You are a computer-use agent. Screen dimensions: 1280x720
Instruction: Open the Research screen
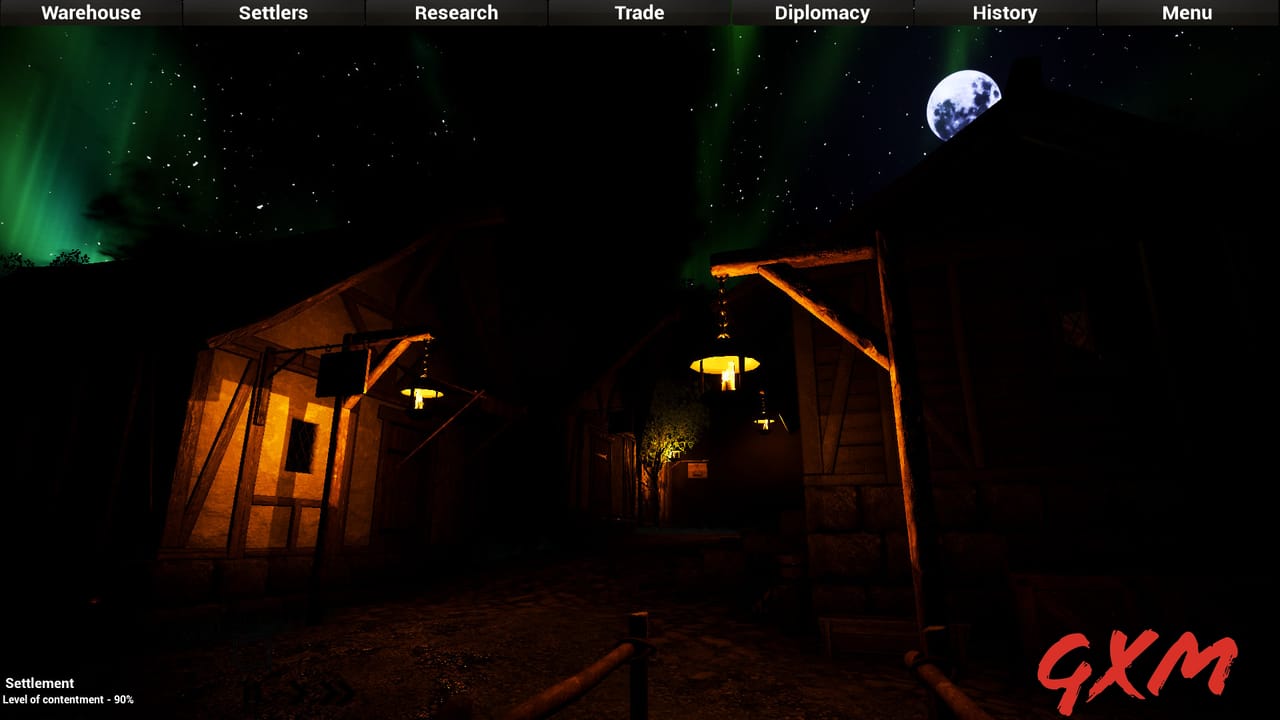456,13
